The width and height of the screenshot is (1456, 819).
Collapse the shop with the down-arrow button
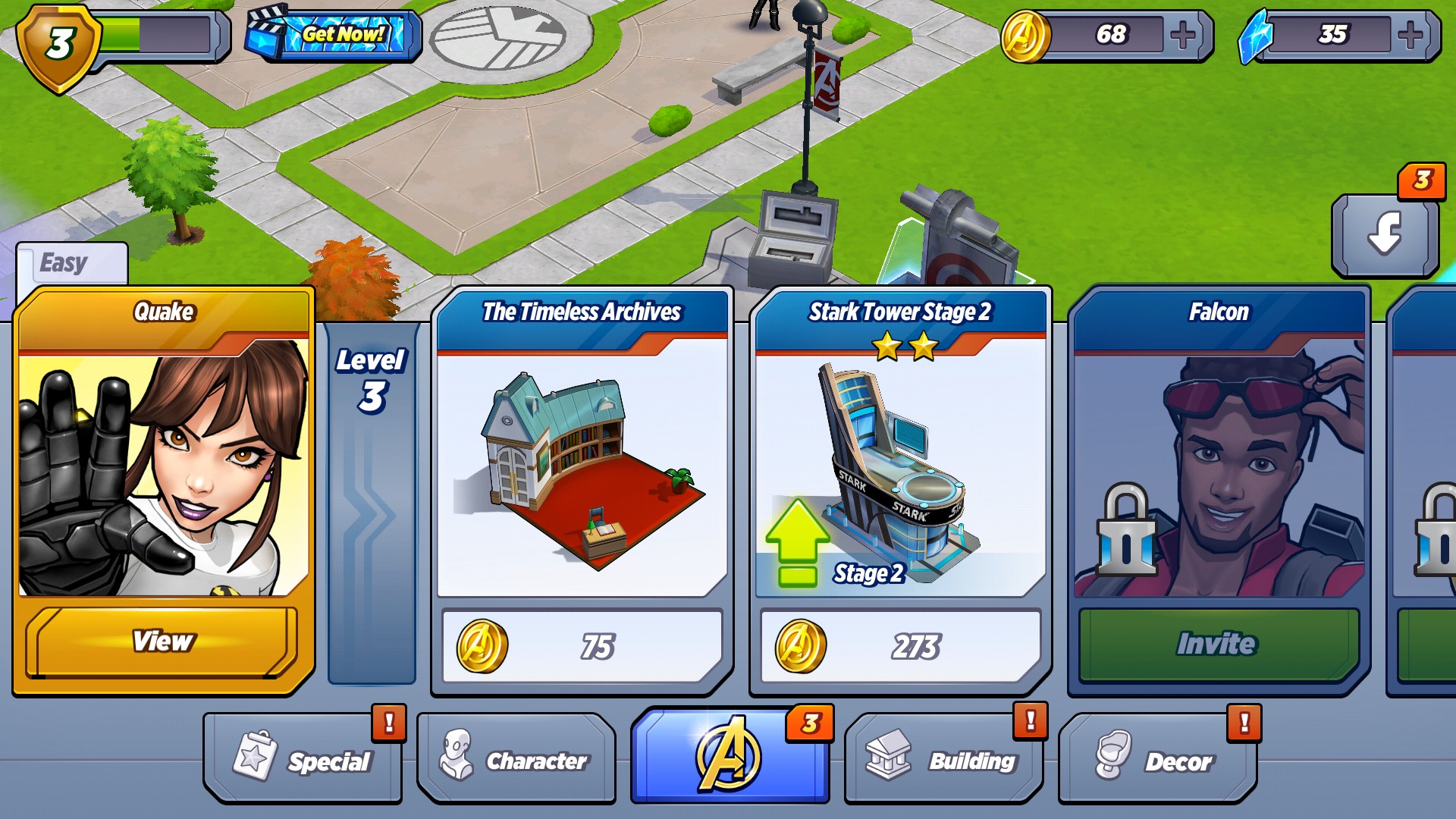pos(1385,234)
